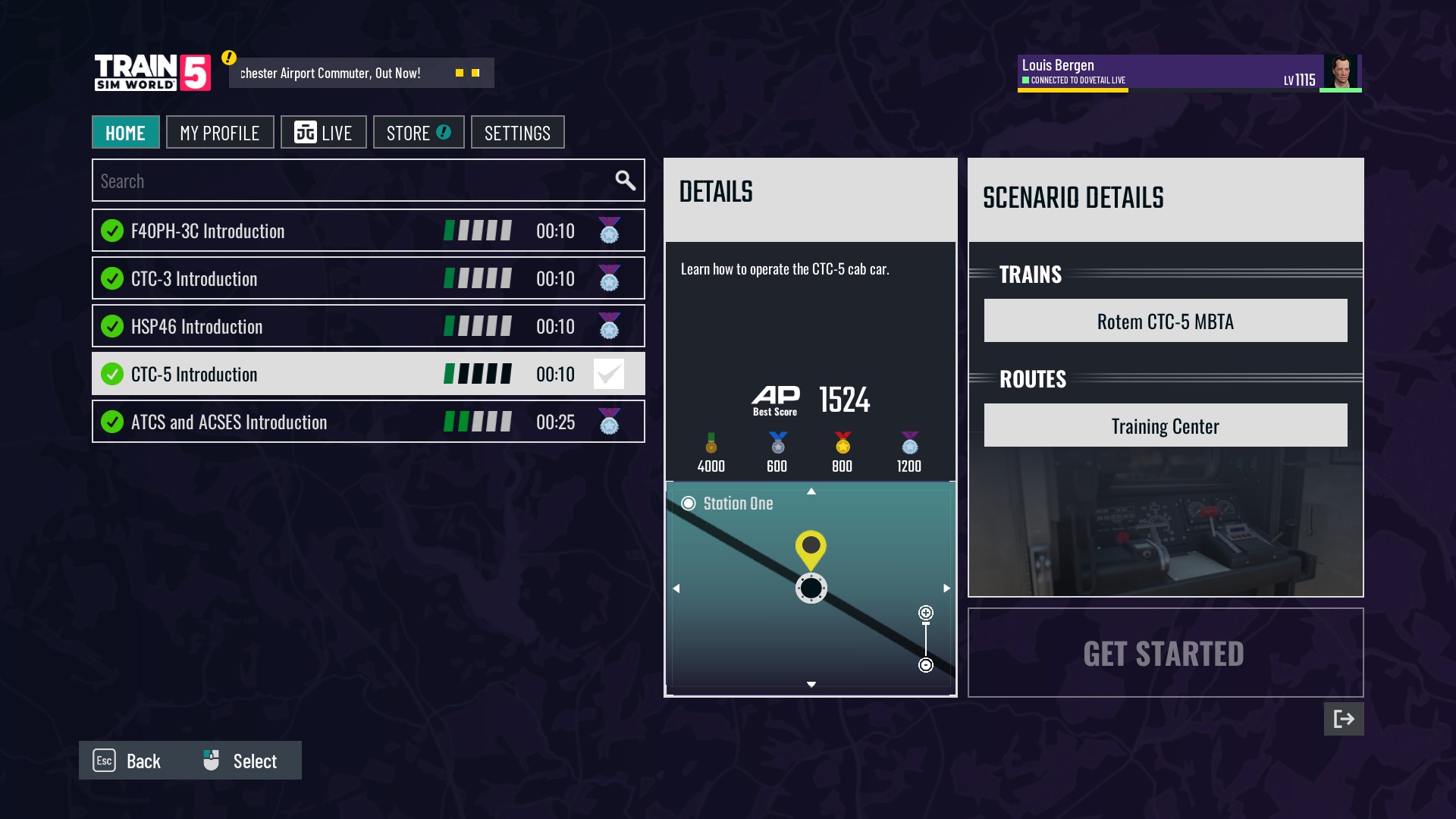Click the yellow map pin marker
1456x819 pixels.
tap(811, 547)
